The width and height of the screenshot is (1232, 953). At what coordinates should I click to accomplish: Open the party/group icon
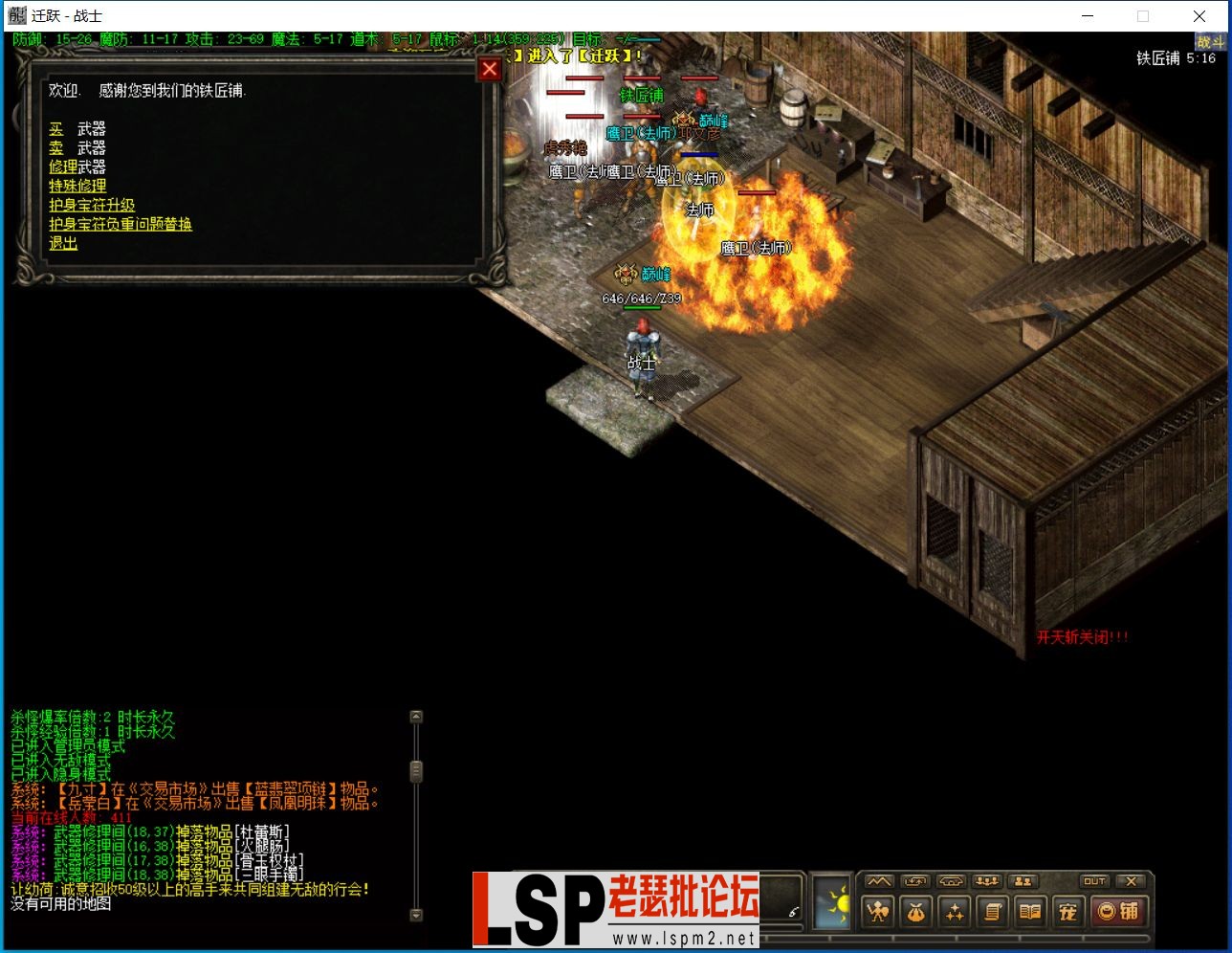(x=986, y=881)
